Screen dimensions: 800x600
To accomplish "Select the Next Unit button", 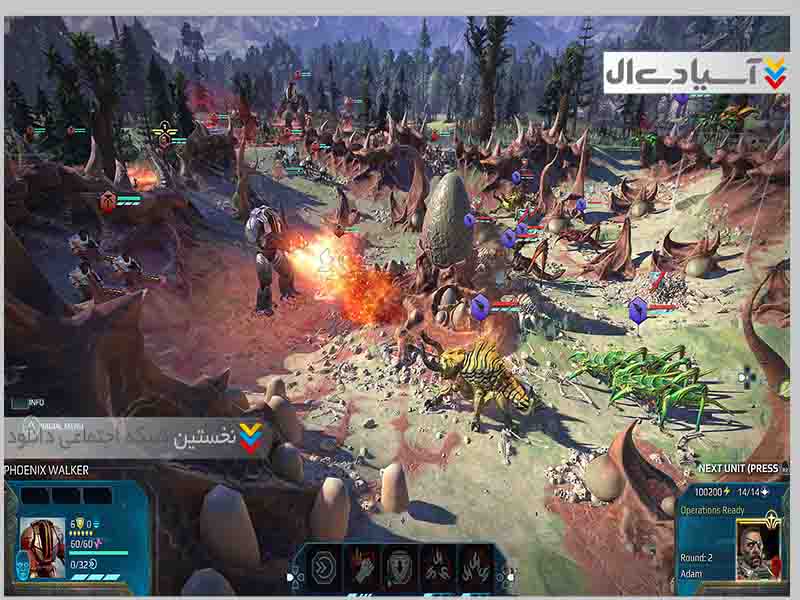I will (x=738, y=468).
